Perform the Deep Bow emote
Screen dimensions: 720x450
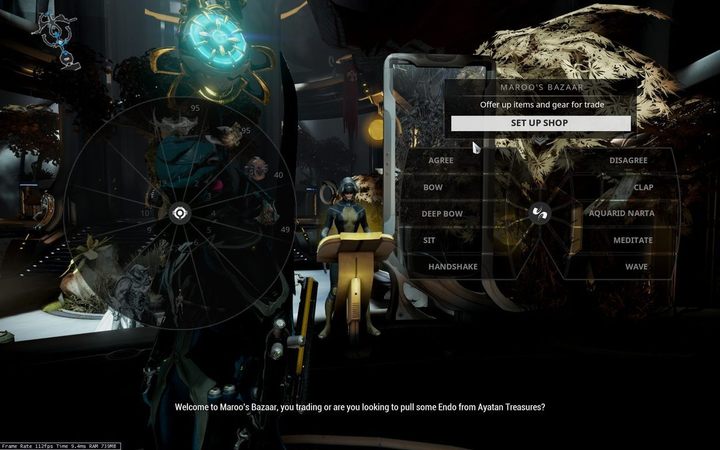click(x=441, y=213)
